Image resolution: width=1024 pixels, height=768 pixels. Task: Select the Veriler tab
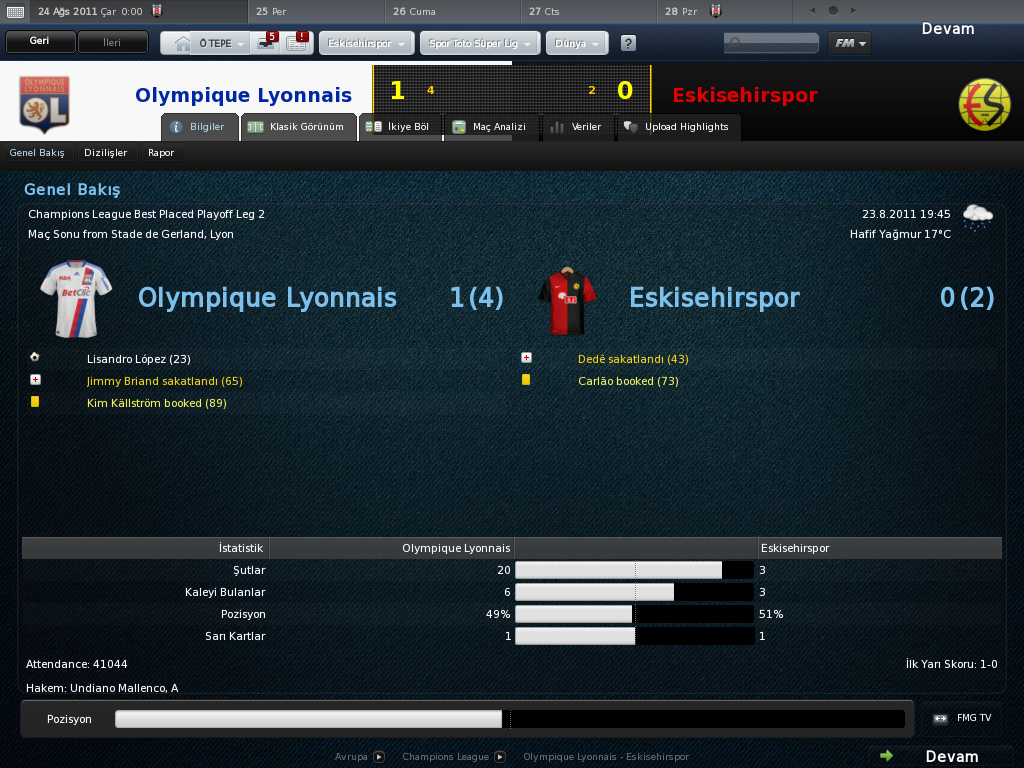[x=576, y=127]
